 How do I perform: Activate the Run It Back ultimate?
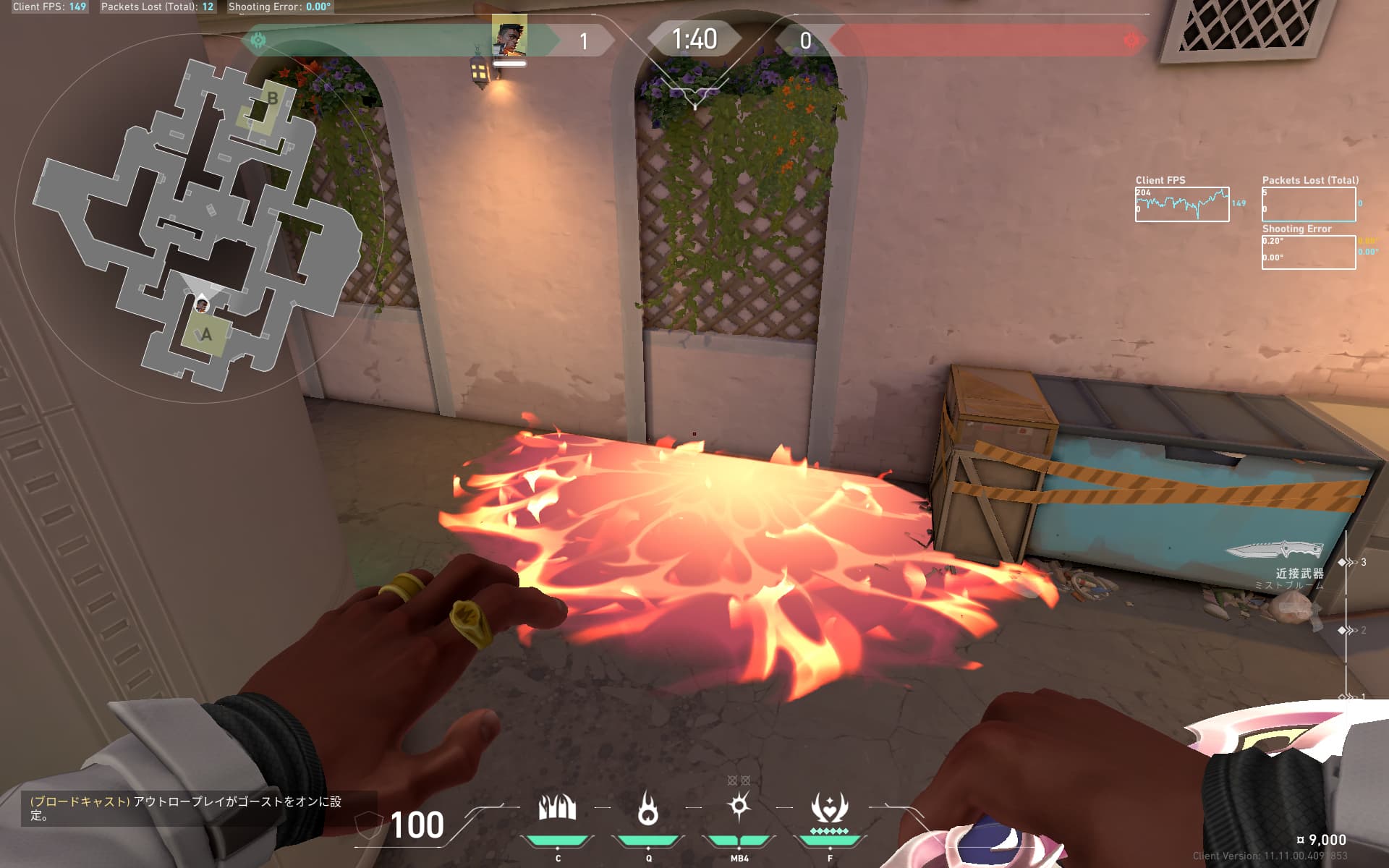829,809
